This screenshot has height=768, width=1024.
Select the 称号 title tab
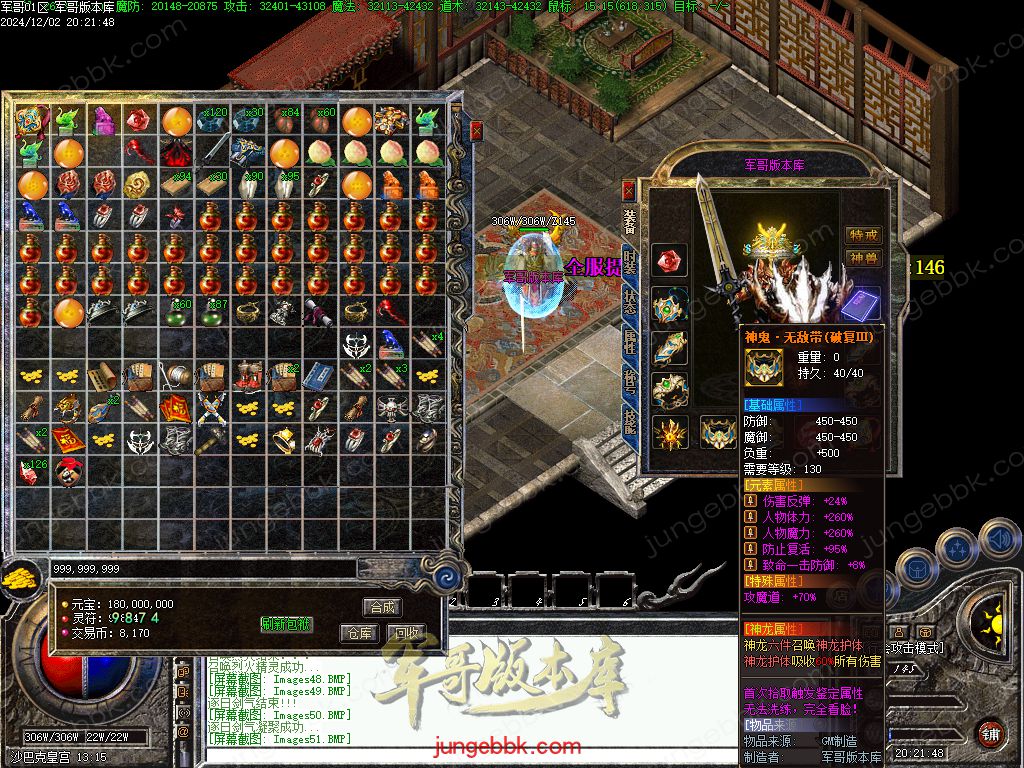630,382
